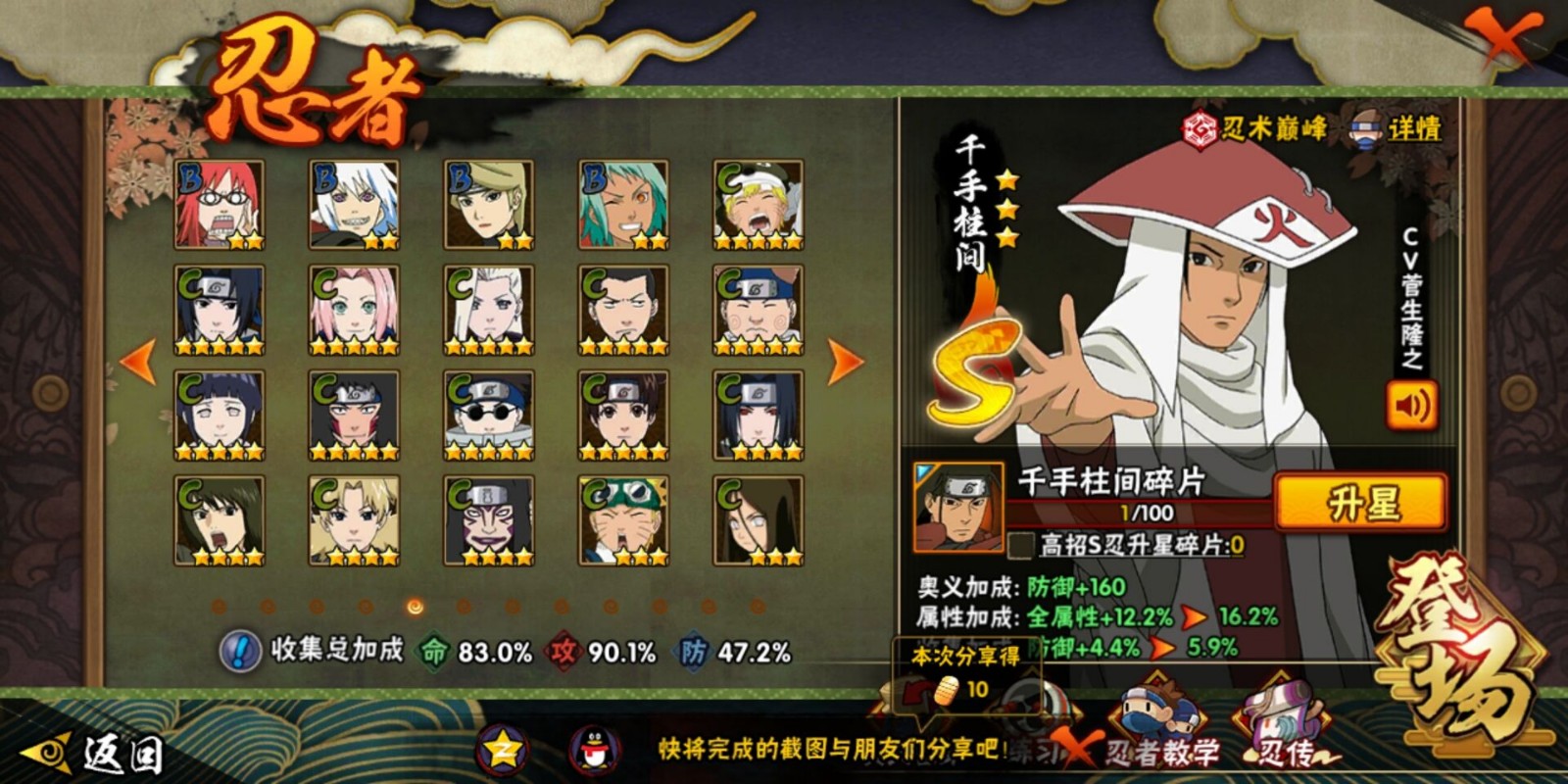The height and width of the screenshot is (784, 1568).
Task: Open the 忍者教学 ninja tutorial
Action: (1162, 732)
